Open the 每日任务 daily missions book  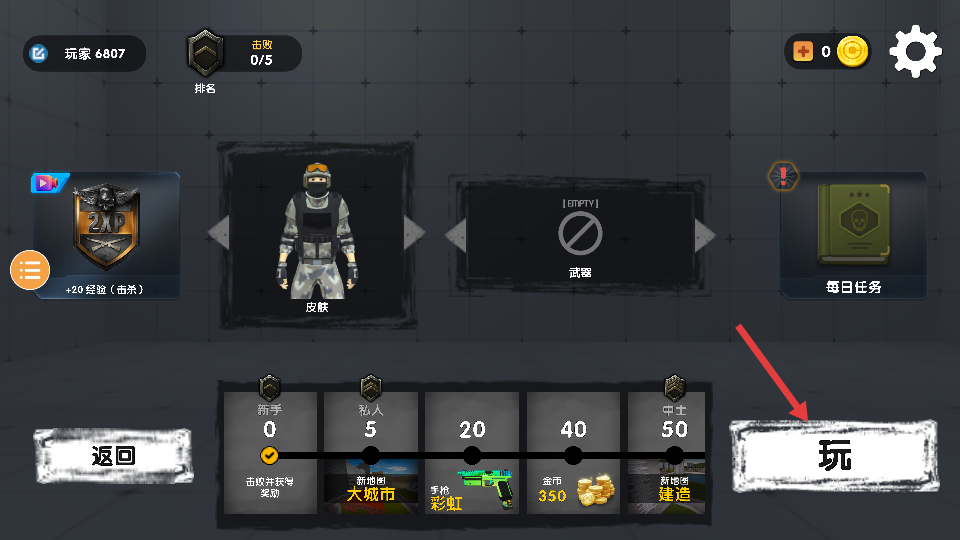[x=853, y=236]
